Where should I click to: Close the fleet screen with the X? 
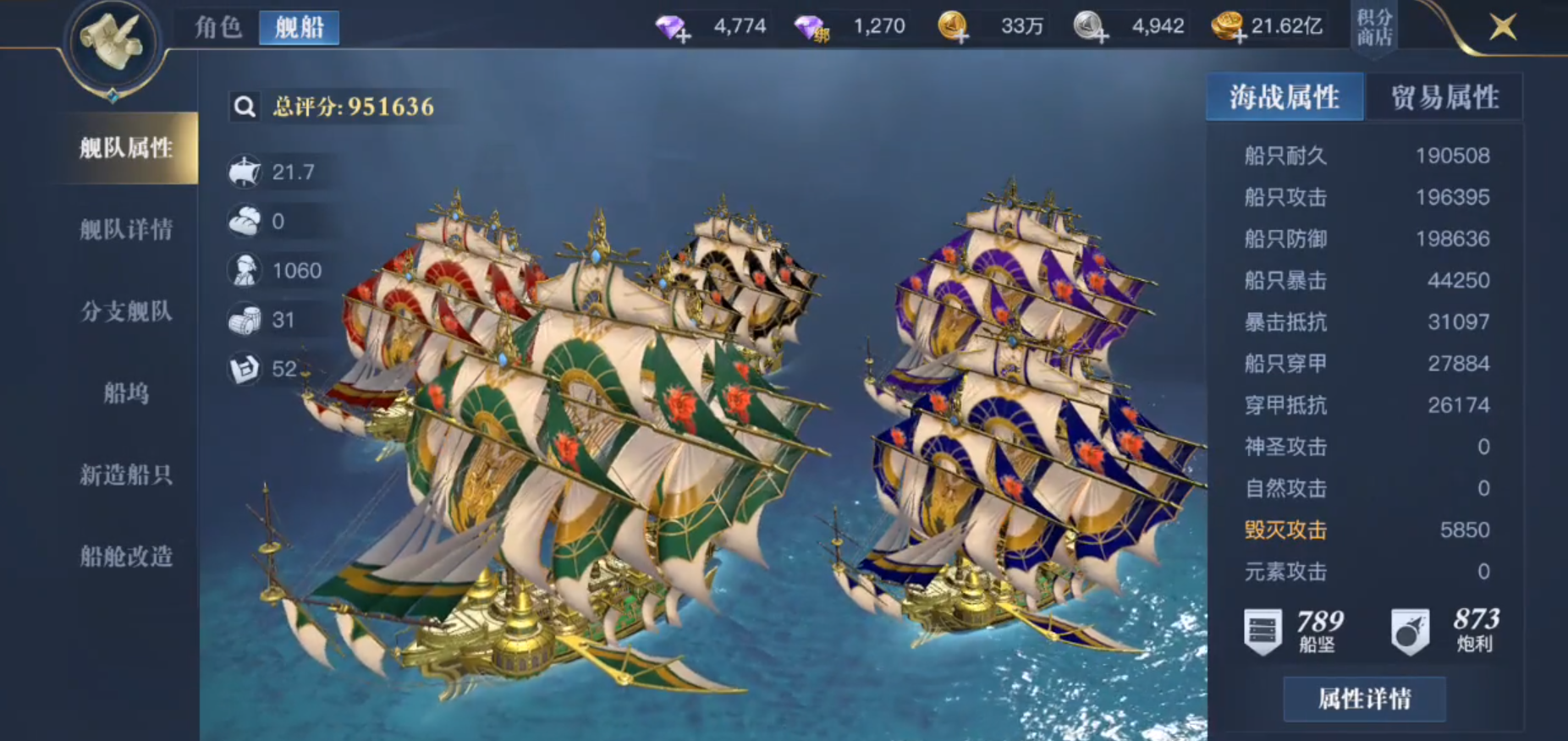1503,27
